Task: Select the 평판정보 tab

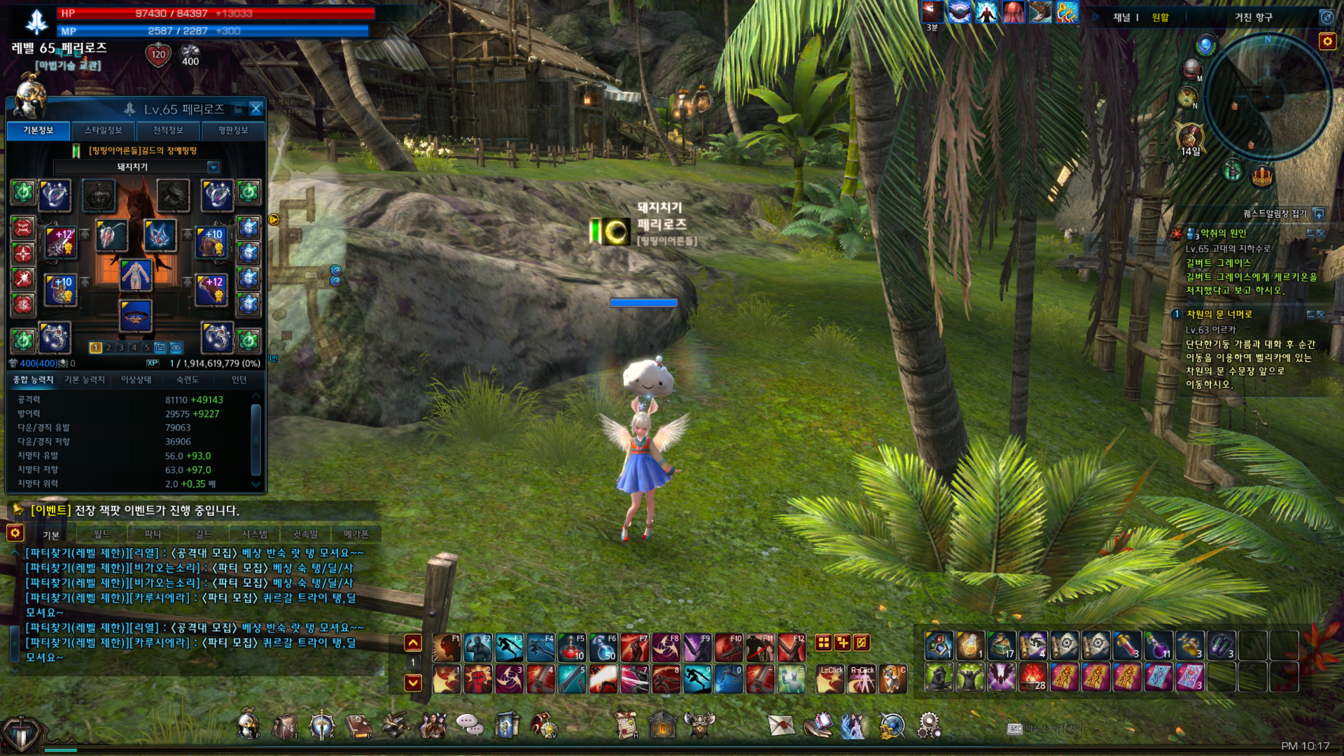Action: (x=232, y=131)
